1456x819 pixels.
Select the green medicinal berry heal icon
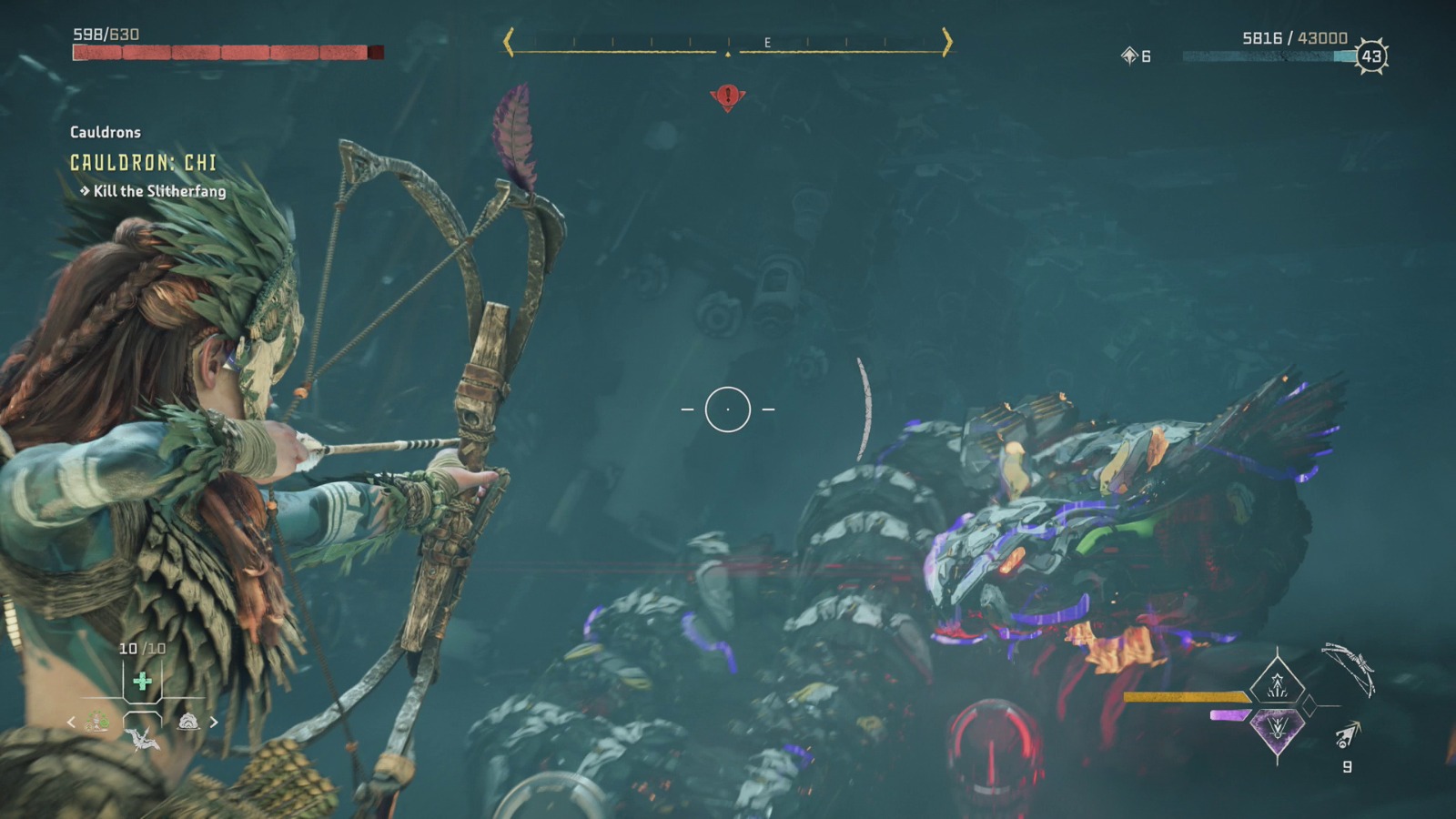coord(142,682)
